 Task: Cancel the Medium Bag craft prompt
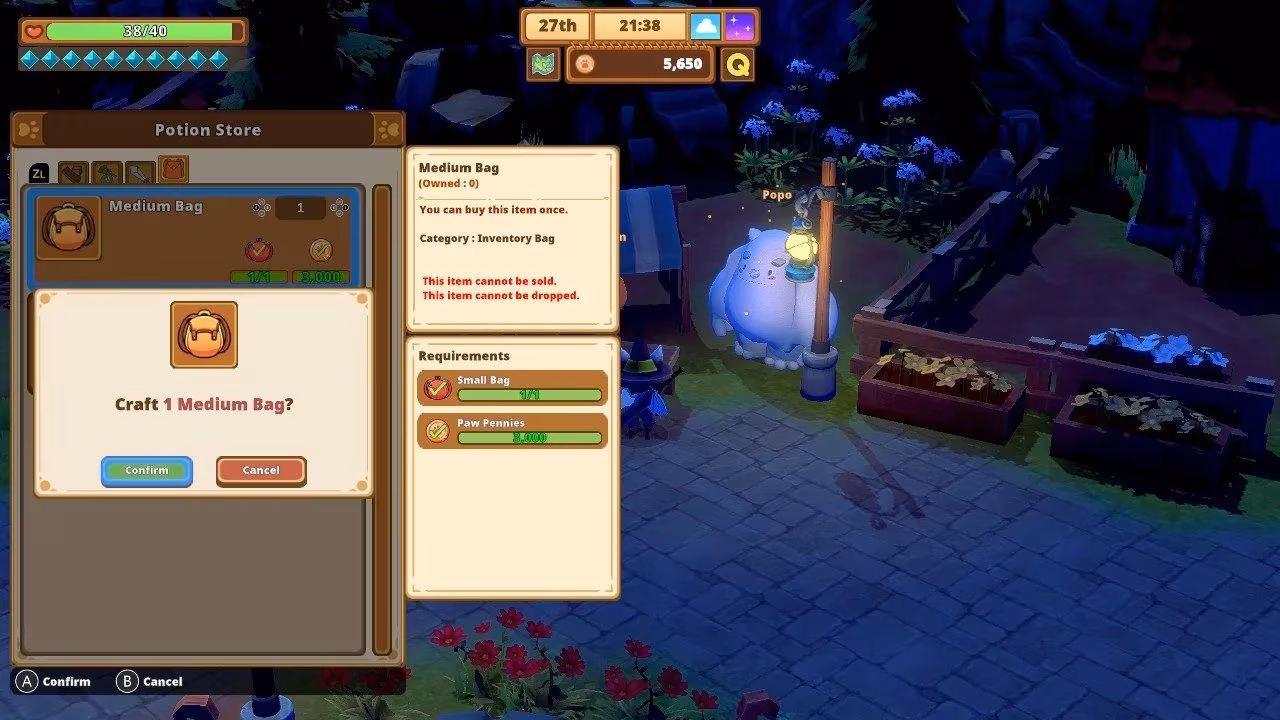click(x=261, y=470)
